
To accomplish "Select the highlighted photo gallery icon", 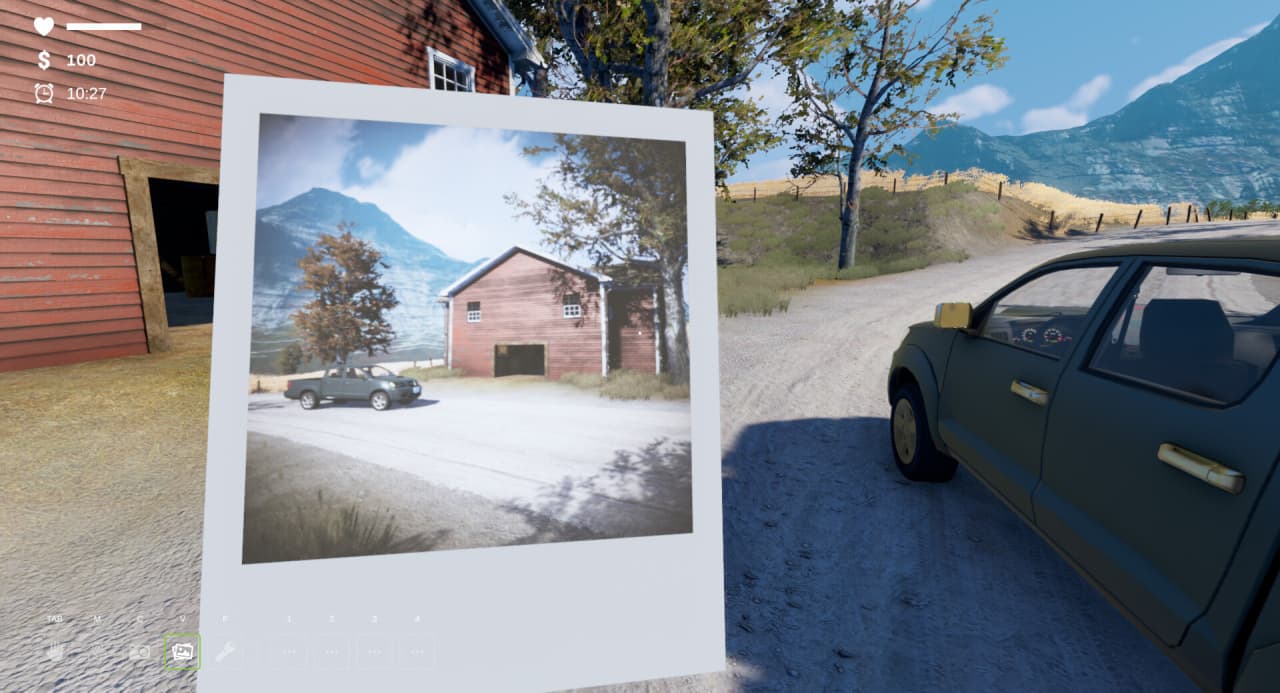I will (182, 651).
